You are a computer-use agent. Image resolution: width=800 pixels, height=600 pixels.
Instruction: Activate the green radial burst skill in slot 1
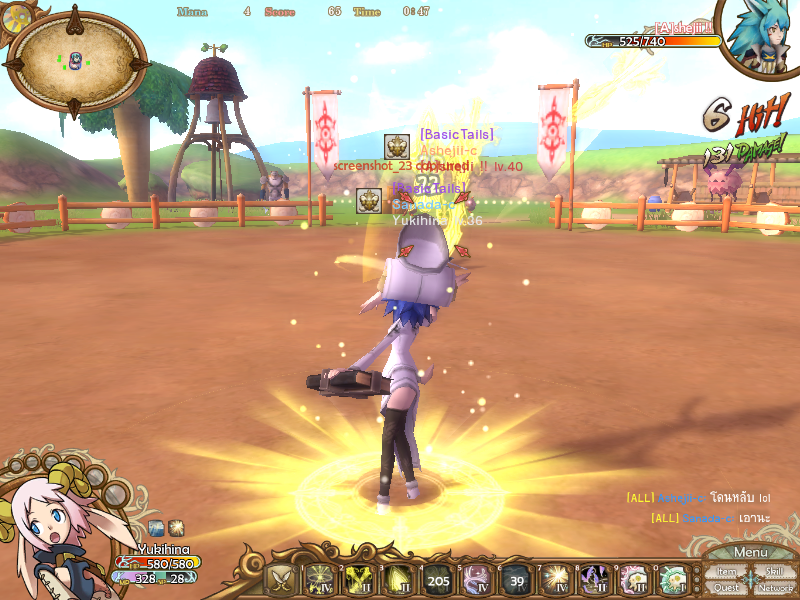click(319, 579)
